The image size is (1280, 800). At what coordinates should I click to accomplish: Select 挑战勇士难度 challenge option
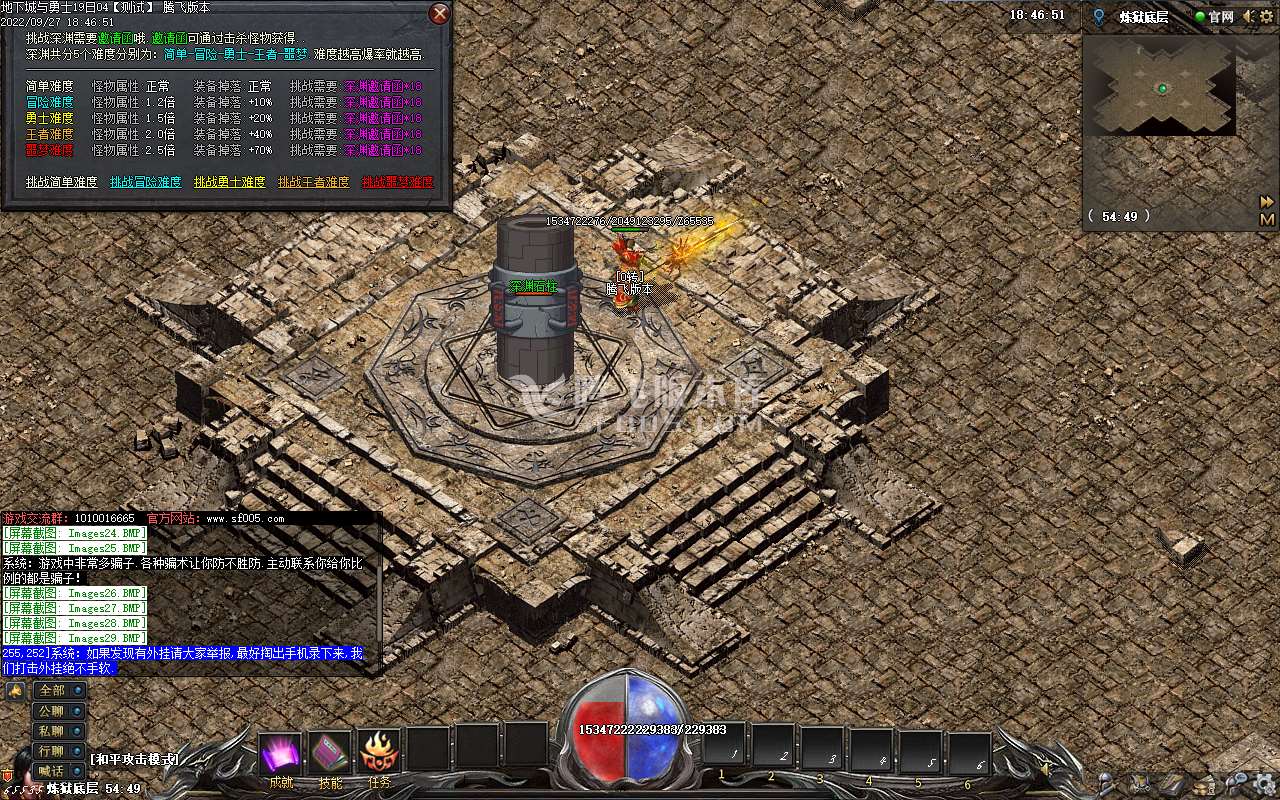point(230,182)
